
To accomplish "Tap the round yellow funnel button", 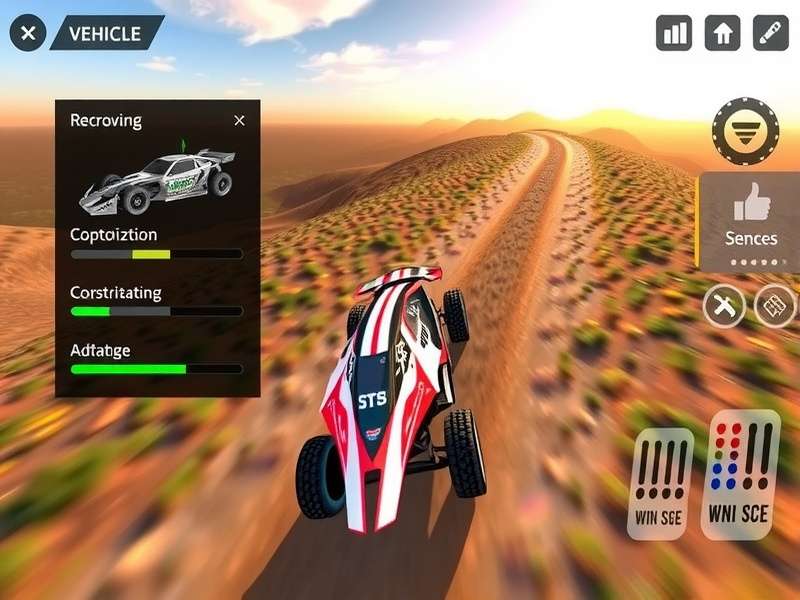I will tap(745, 132).
